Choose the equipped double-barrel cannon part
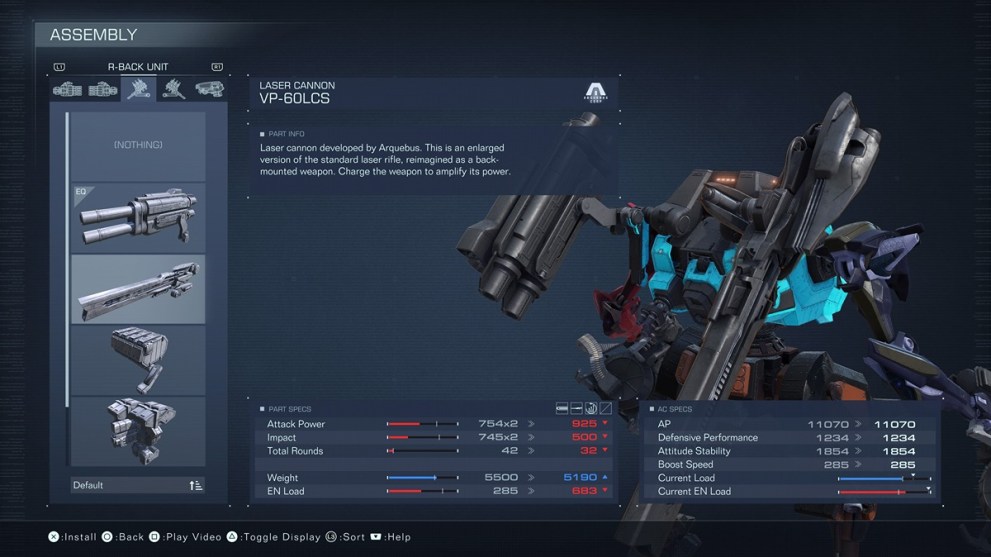 tap(138, 218)
